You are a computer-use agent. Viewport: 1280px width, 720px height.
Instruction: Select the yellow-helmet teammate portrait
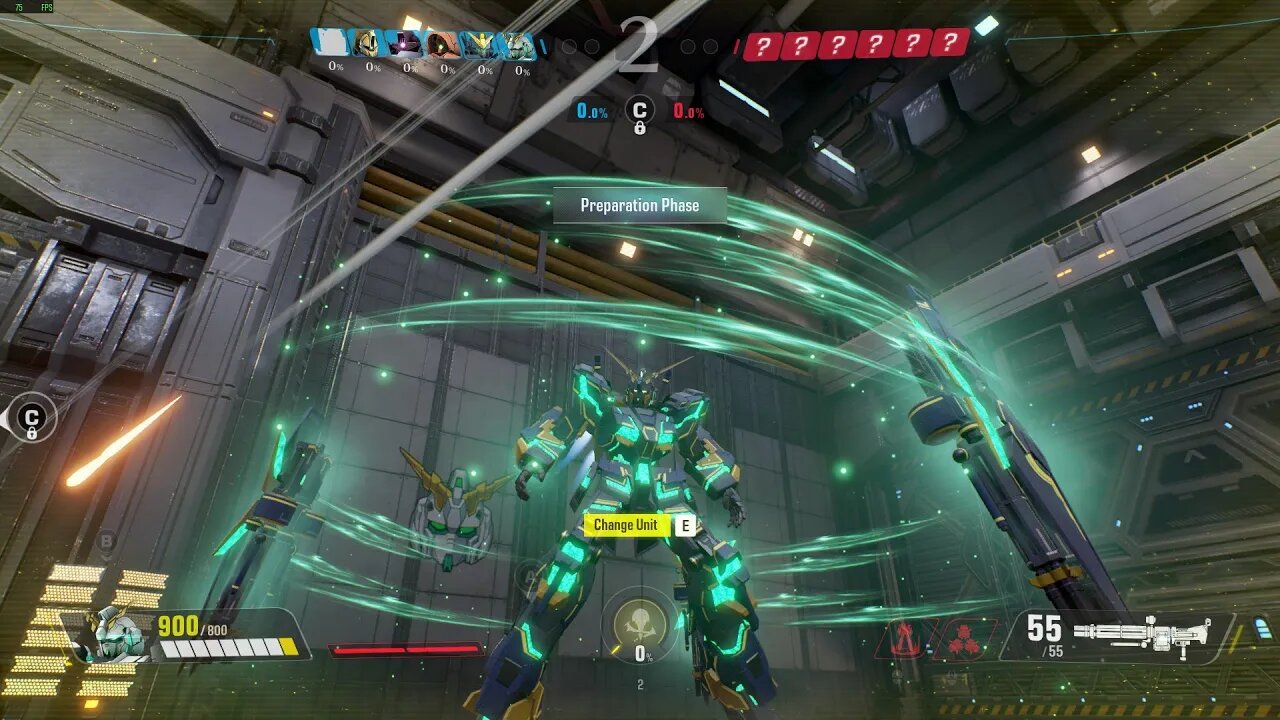(x=368, y=44)
